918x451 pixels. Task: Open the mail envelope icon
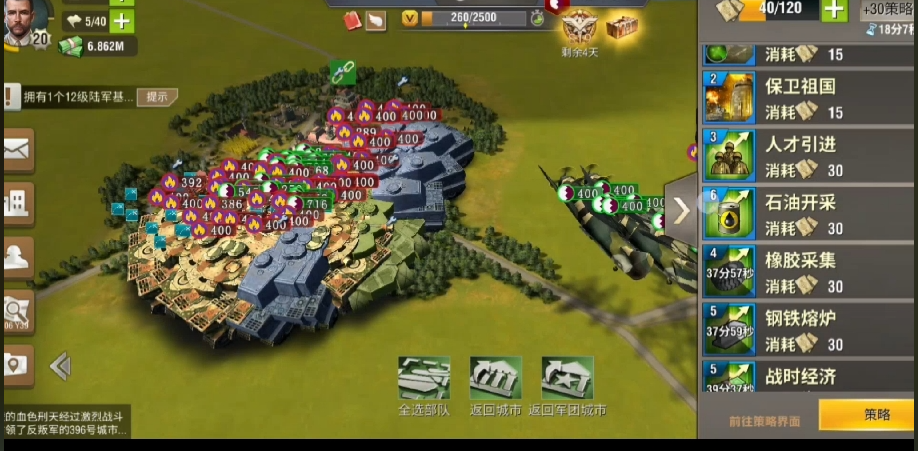pyautogui.click(x=18, y=150)
